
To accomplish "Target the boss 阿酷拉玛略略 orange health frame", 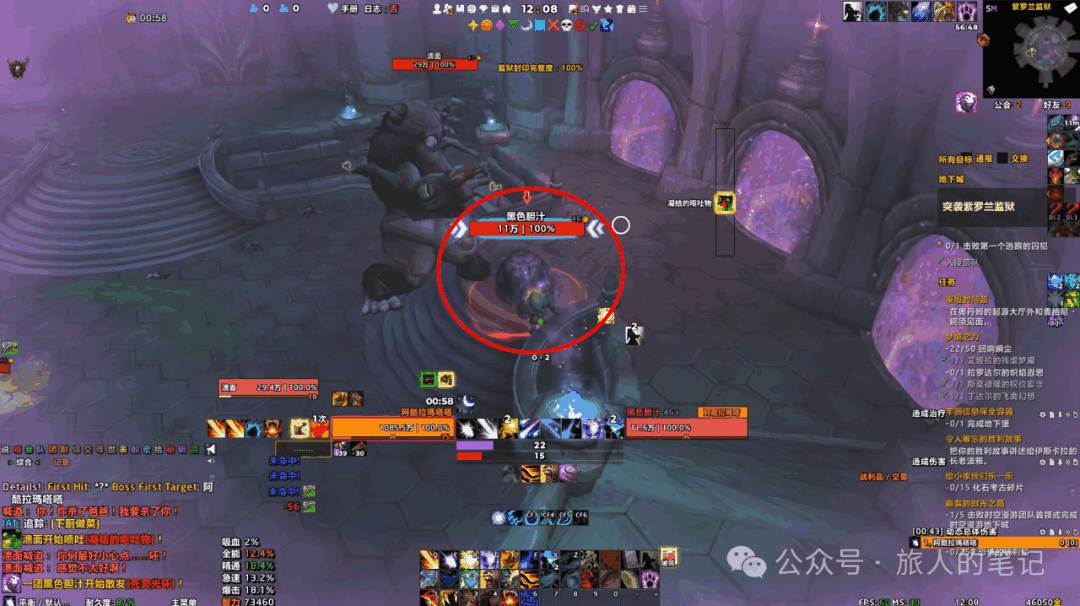I will (x=392, y=428).
